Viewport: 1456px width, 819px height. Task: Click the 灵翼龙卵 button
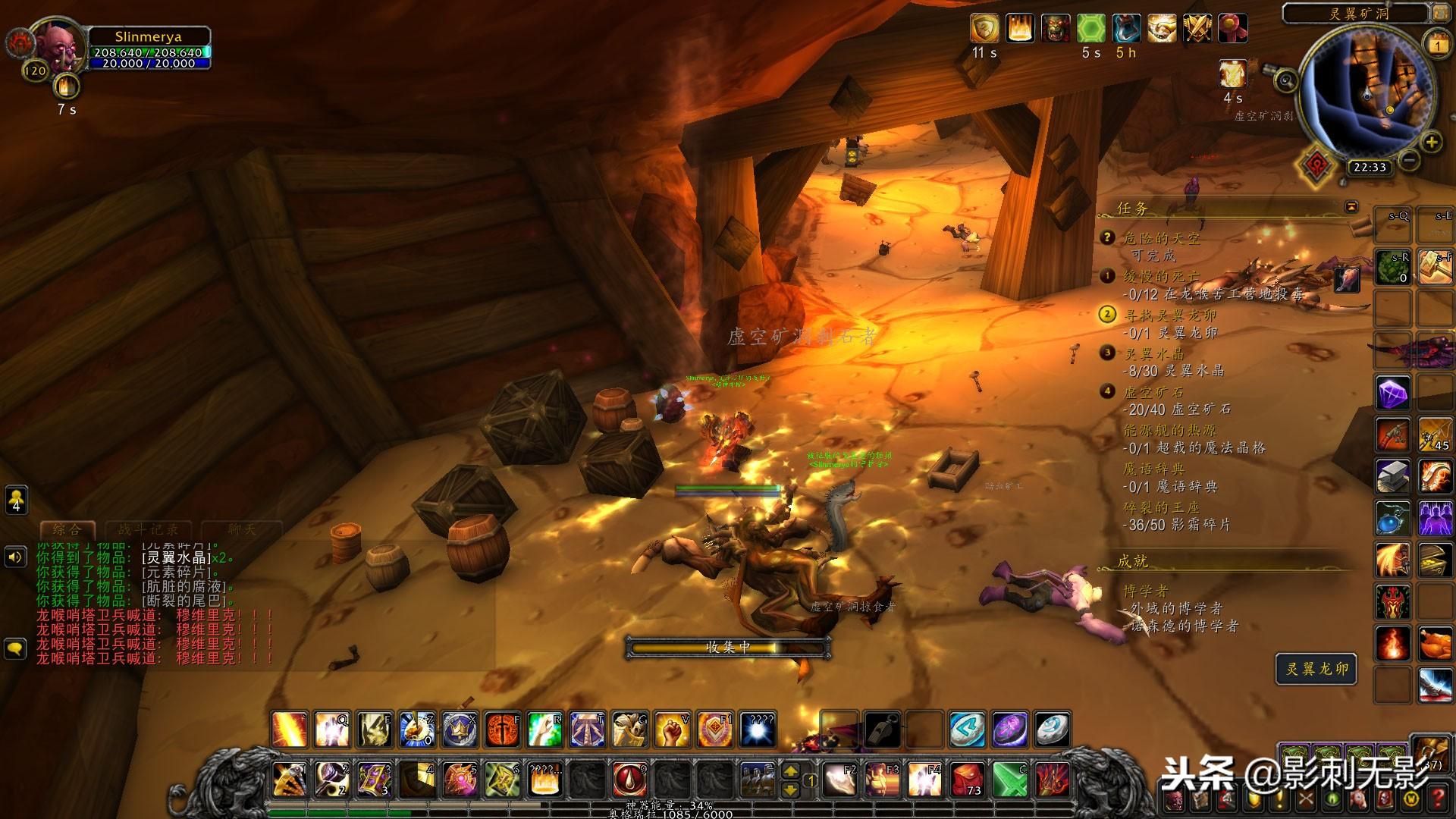[1316, 669]
